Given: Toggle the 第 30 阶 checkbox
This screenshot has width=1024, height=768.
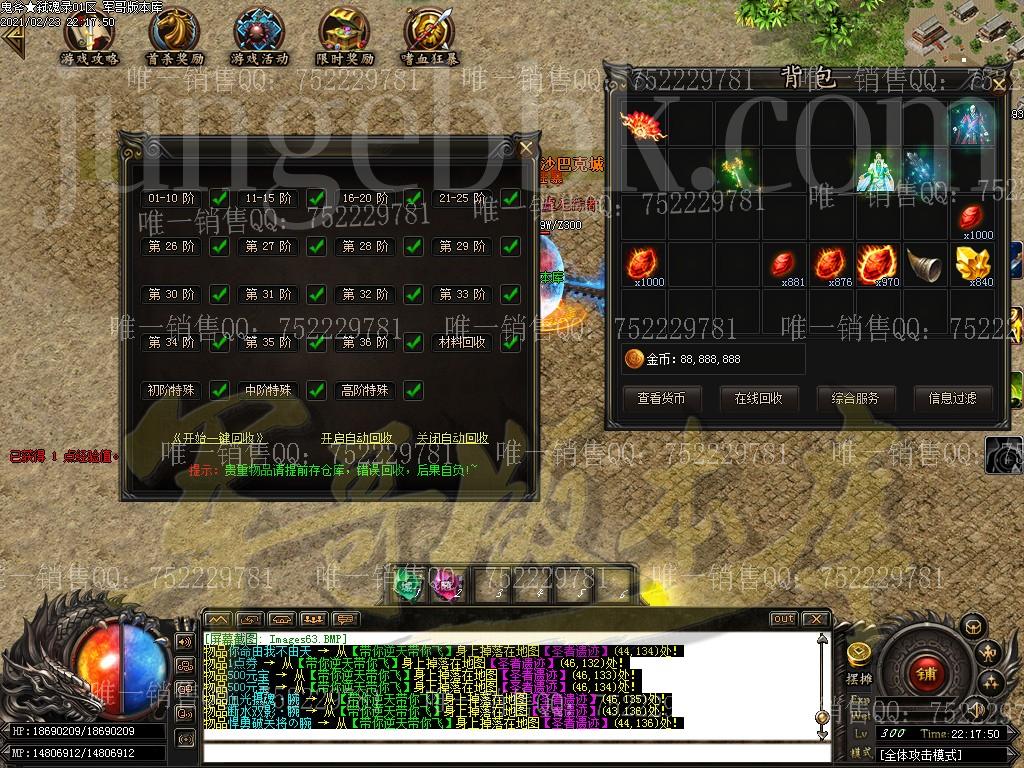Looking at the screenshot, I should [220, 294].
